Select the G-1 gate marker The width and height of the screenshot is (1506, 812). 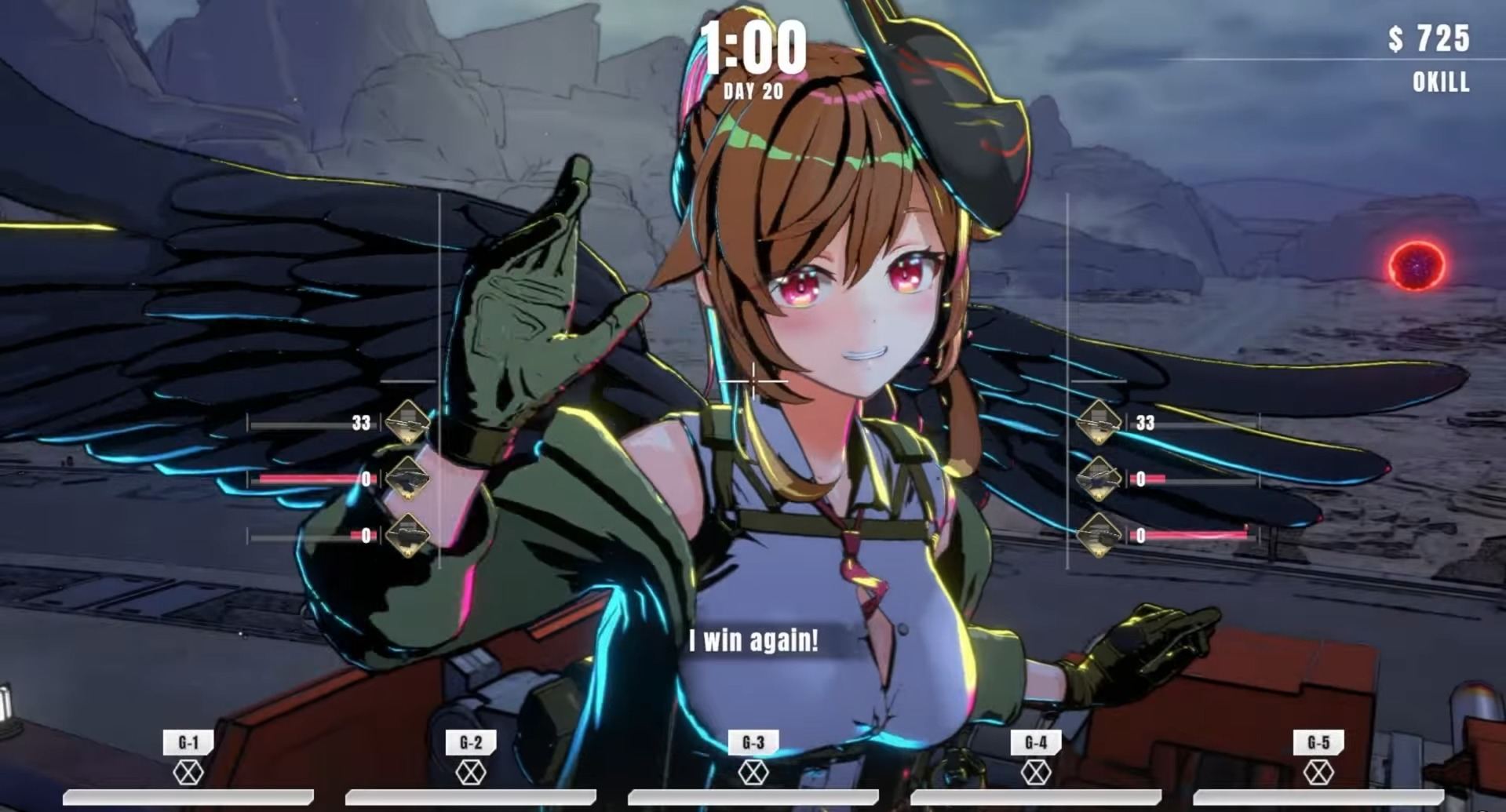click(188, 742)
